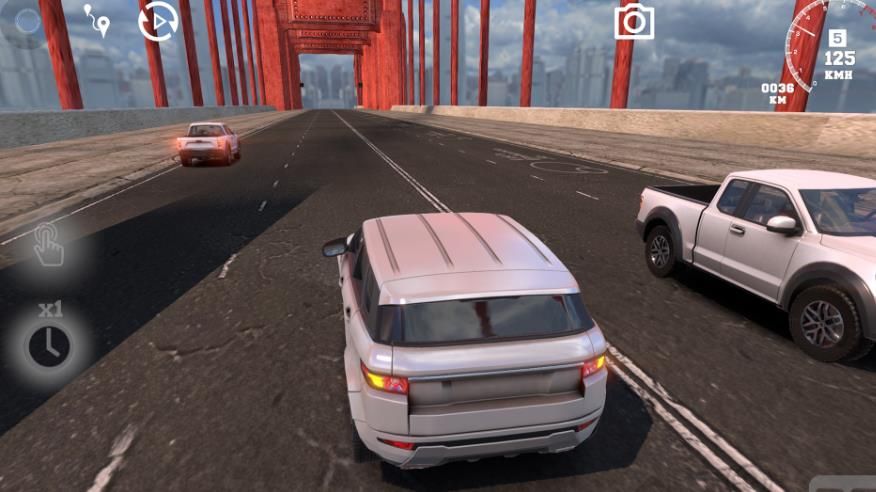
Task: Toggle the hand tap control icon
Action: [48, 245]
